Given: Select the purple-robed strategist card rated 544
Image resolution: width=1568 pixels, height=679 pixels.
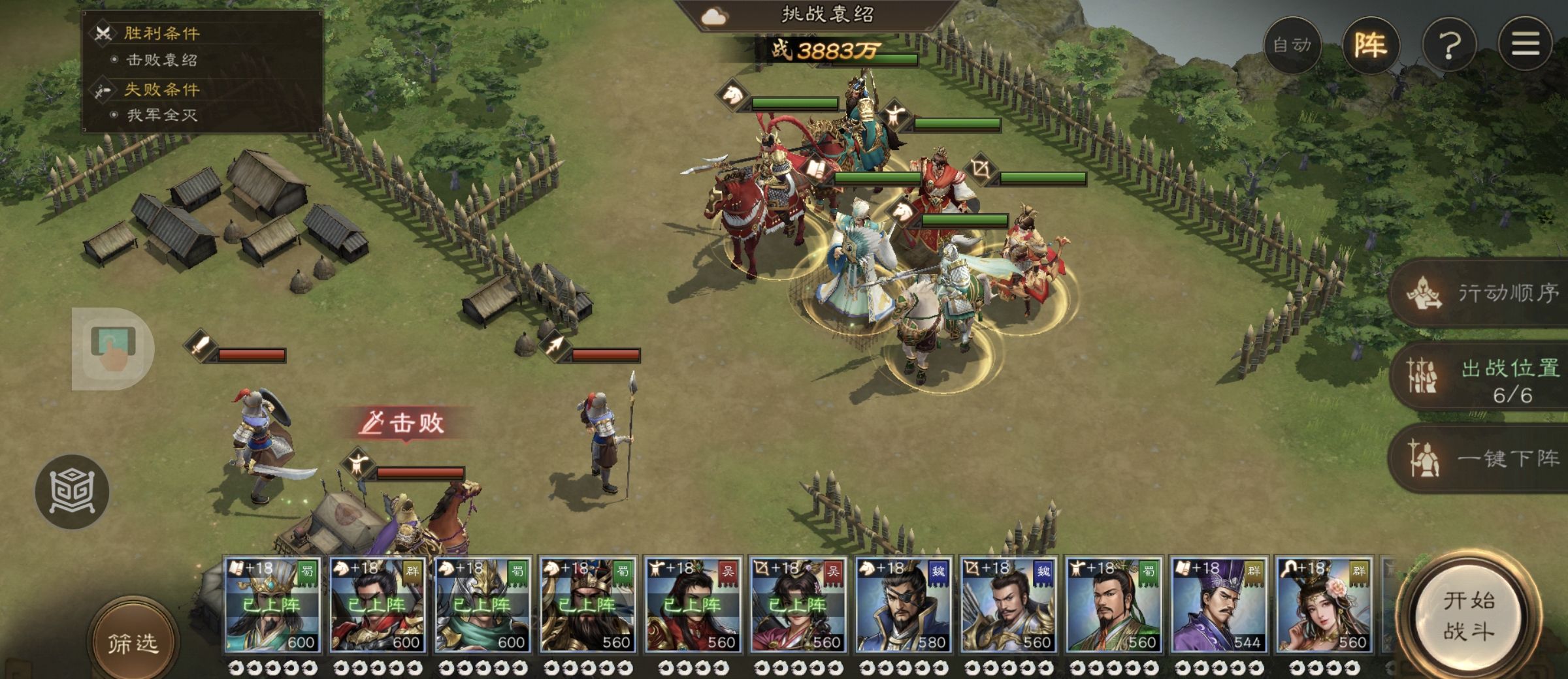Looking at the screenshot, I should [x=1218, y=605].
